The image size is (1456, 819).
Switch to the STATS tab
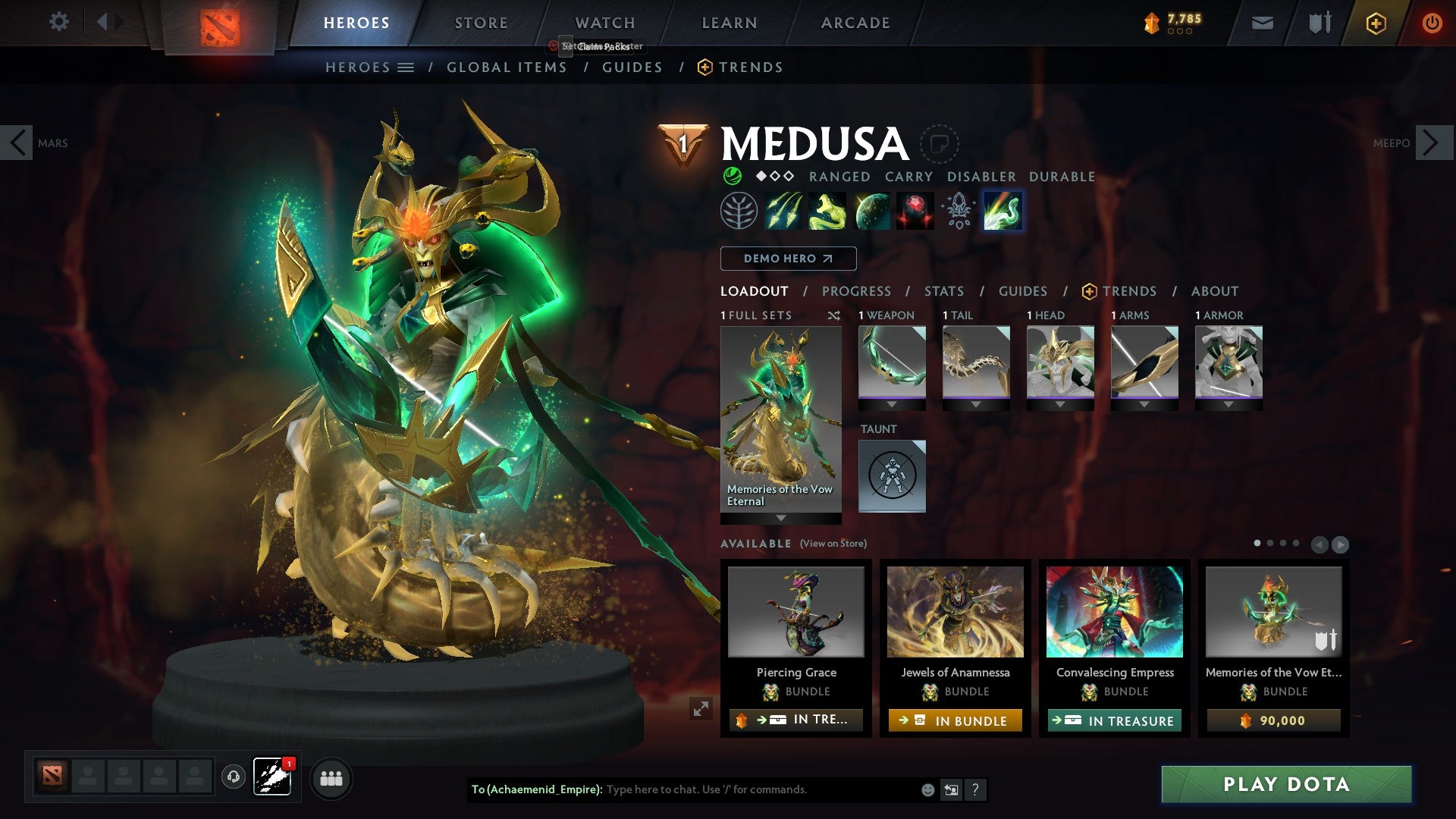943,290
